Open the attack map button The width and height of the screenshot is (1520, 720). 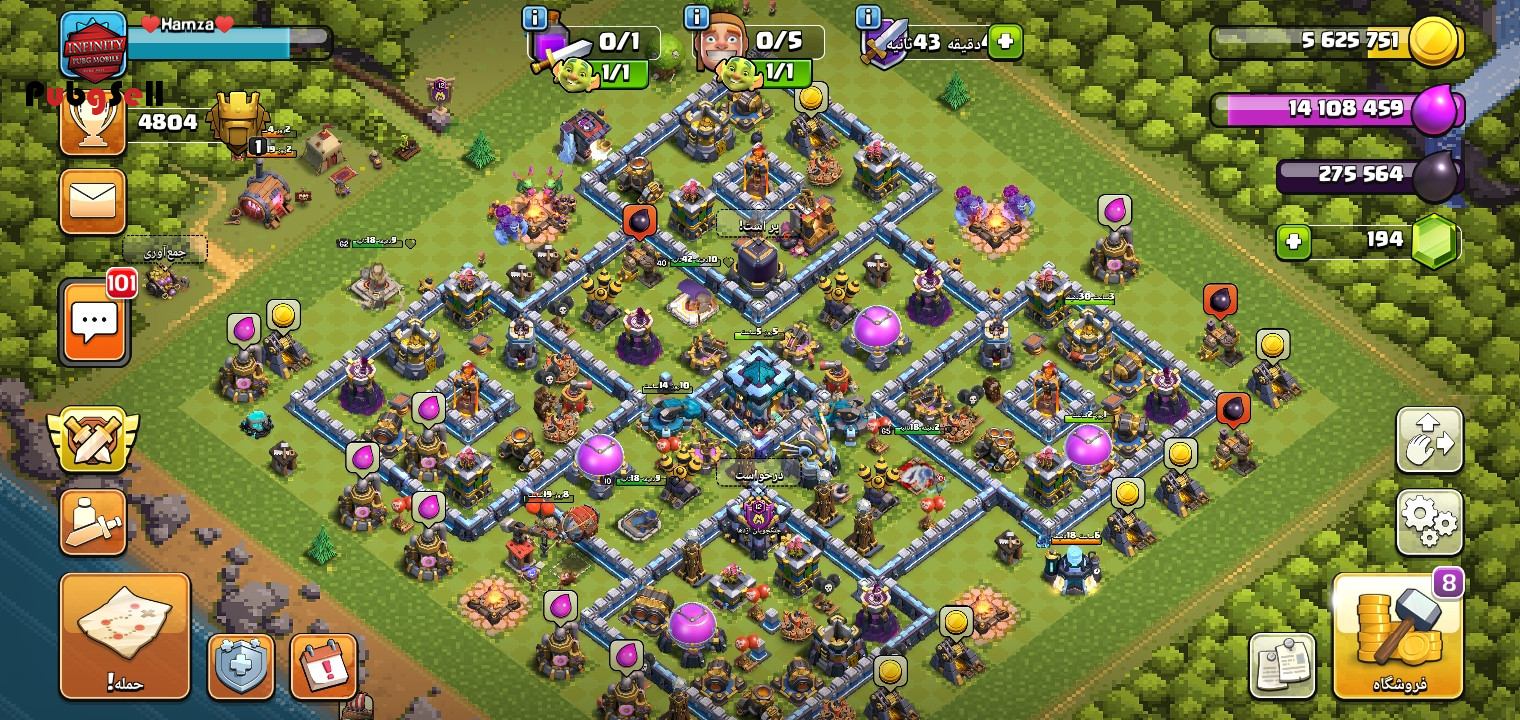pyautogui.click(x=125, y=635)
